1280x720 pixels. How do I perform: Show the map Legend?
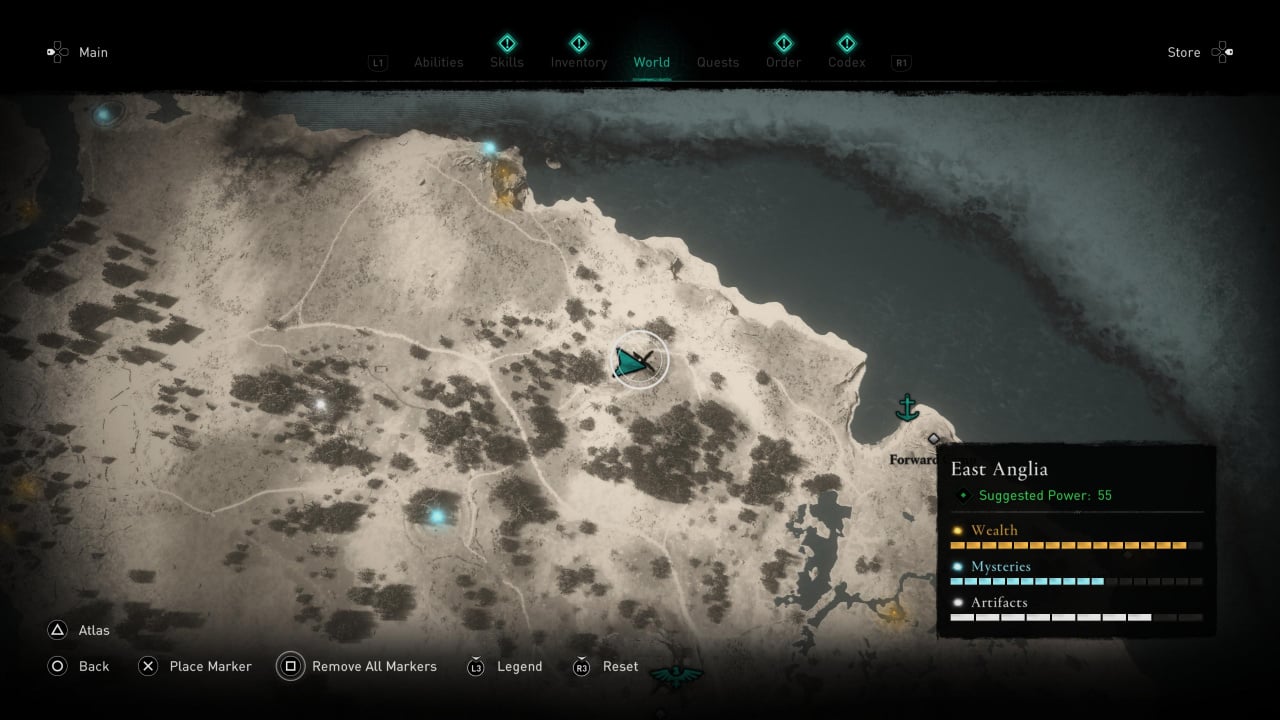(519, 666)
